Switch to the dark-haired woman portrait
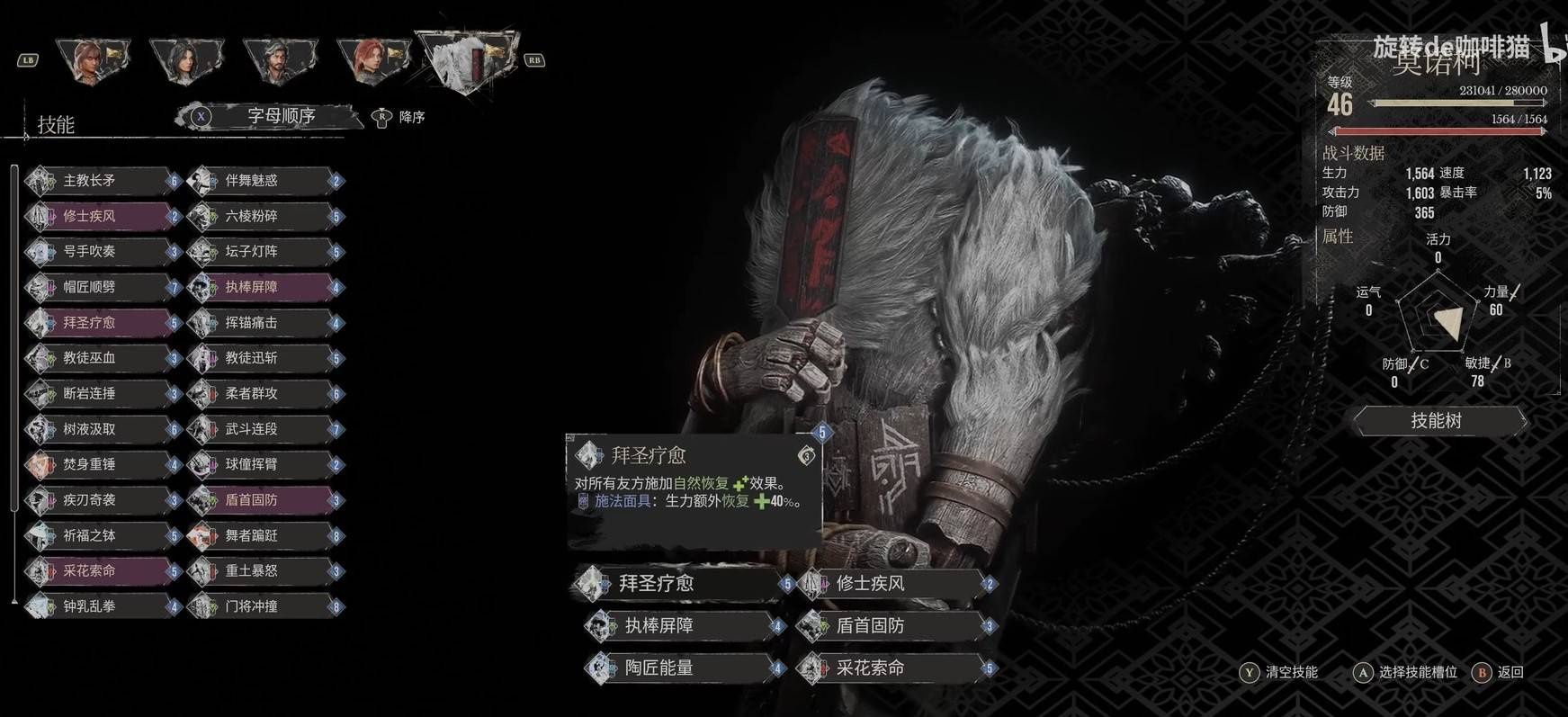Image resolution: width=1568 pixels, height=717 pixels. pos(186,59)
